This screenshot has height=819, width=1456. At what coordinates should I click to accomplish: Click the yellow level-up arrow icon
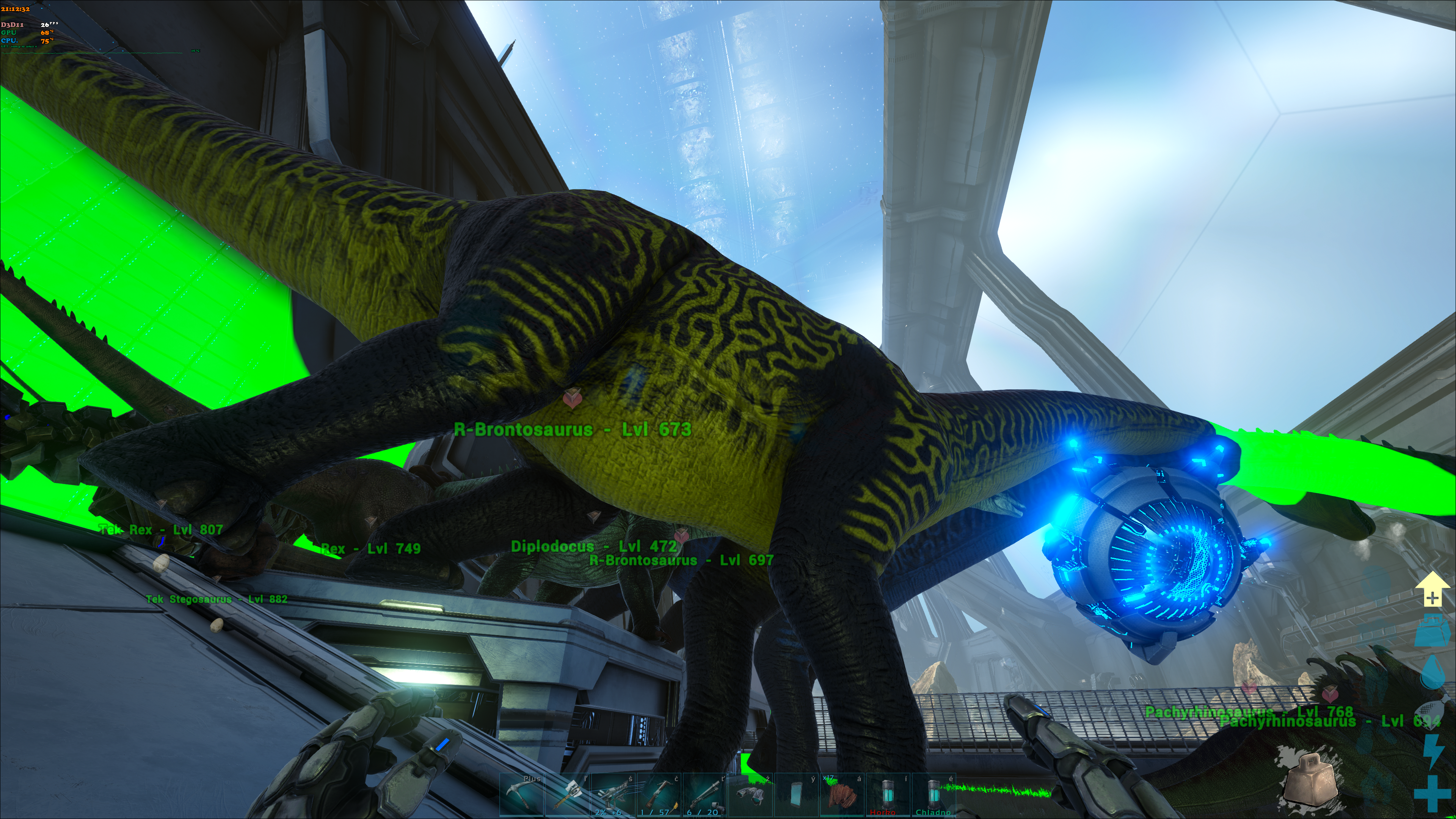click(x=1432, y=590)
